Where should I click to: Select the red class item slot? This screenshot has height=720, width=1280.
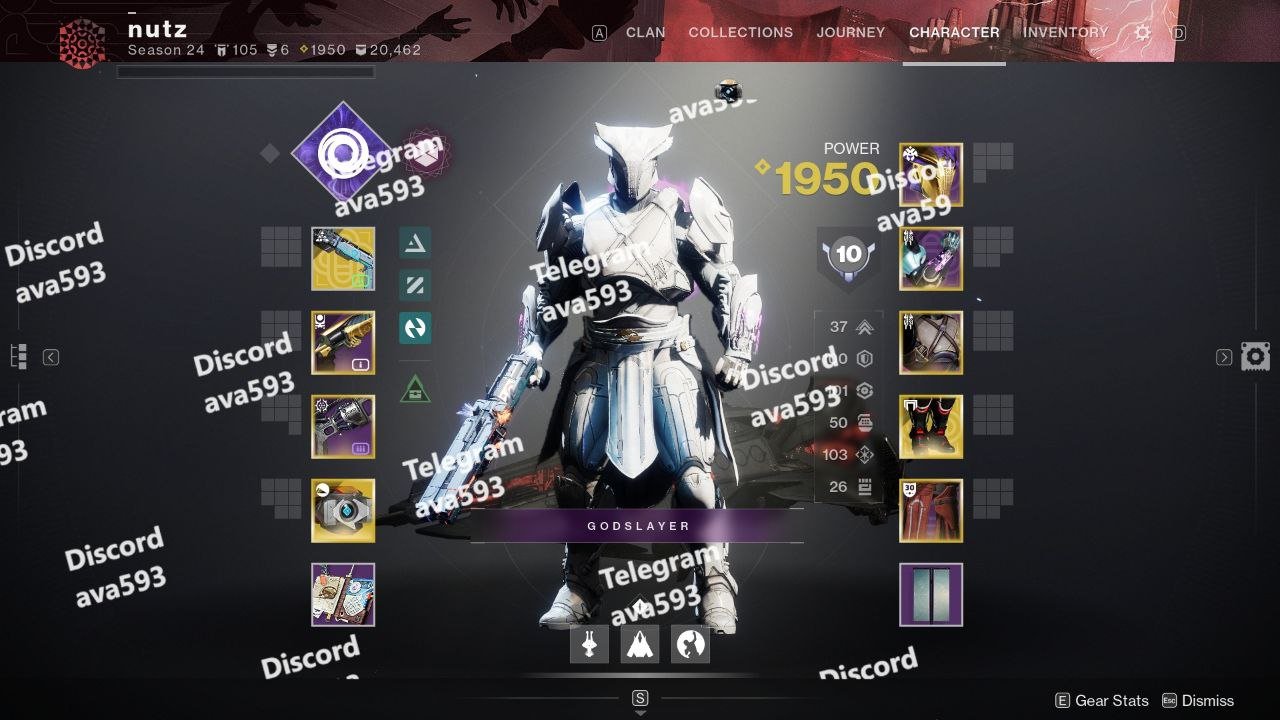tap(931, 511)
